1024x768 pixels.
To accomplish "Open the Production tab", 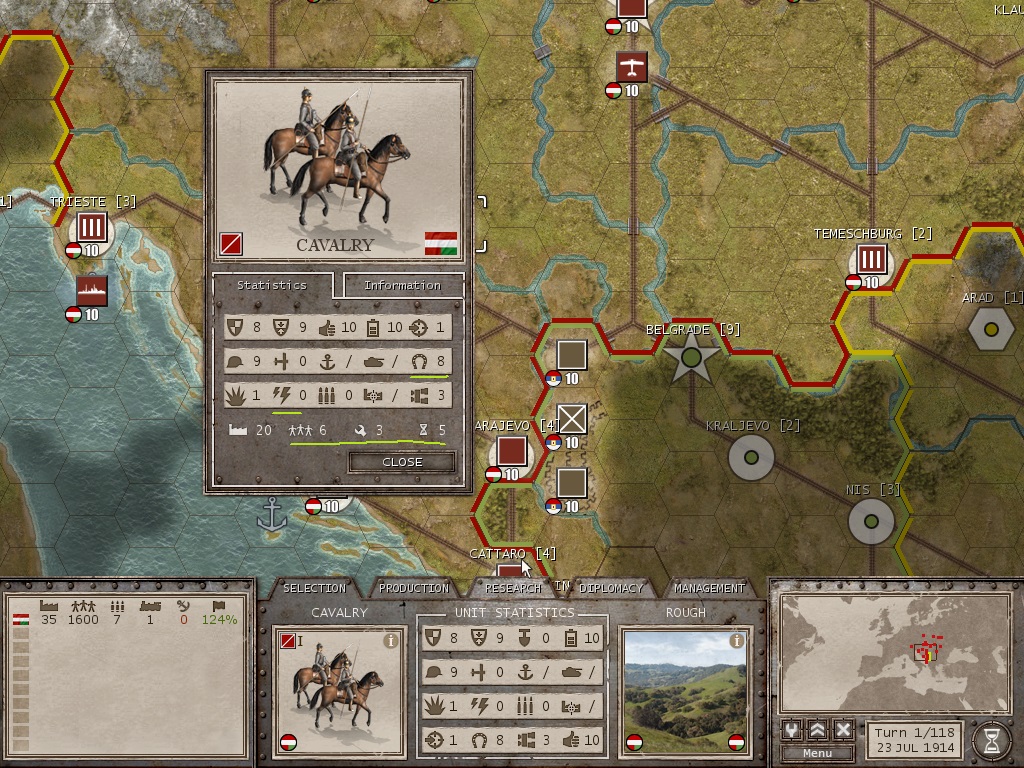I will click(414, 588).
